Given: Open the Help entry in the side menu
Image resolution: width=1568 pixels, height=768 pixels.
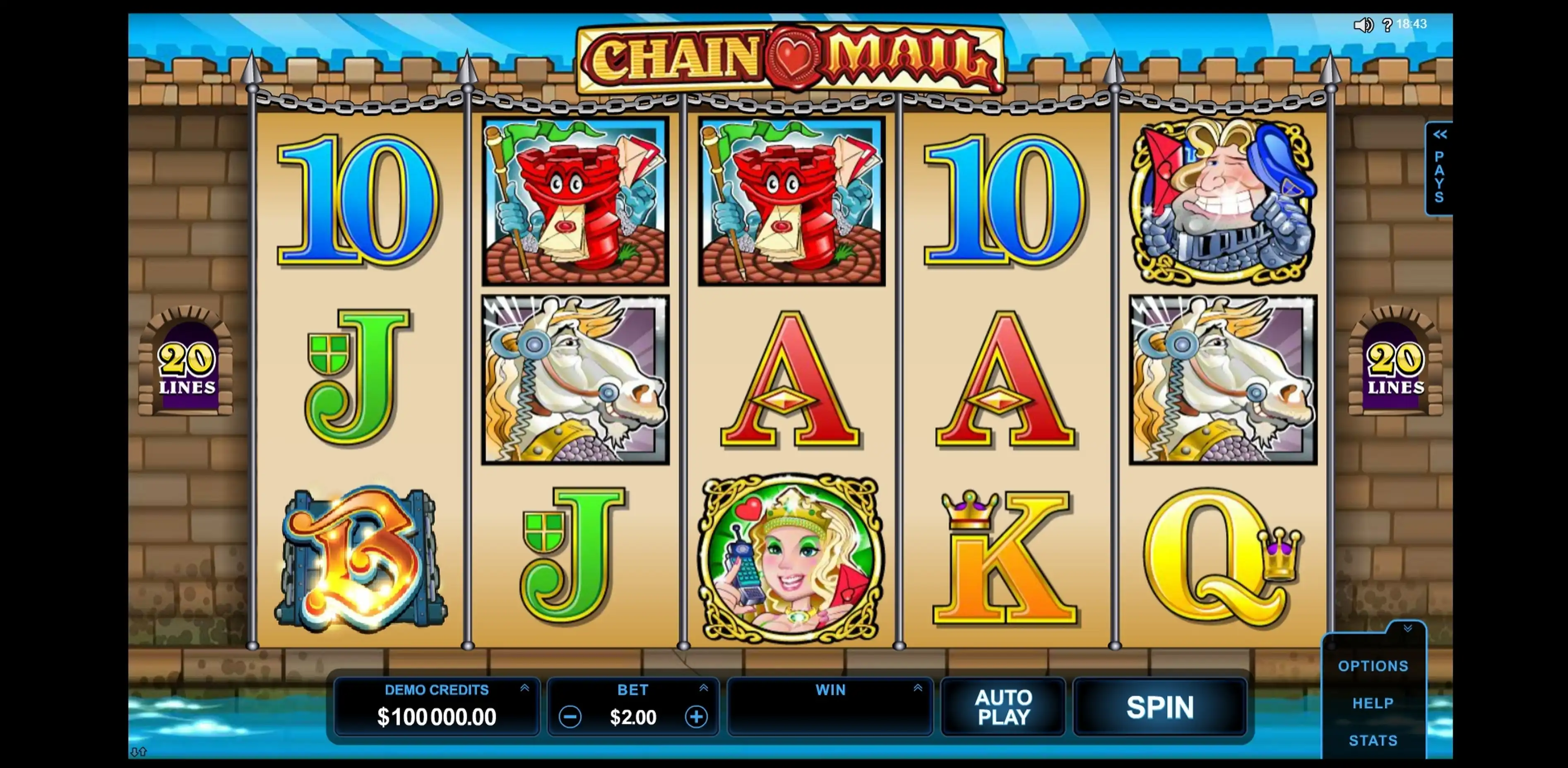Looking at the screenshot, I should (x=1373, y=703).
